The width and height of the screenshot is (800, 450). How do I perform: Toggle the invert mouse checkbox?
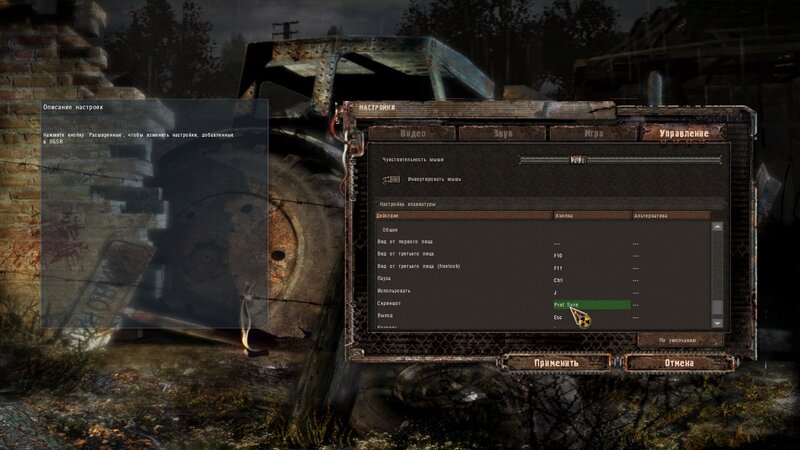pyautogui.click(x=389, y=179)
